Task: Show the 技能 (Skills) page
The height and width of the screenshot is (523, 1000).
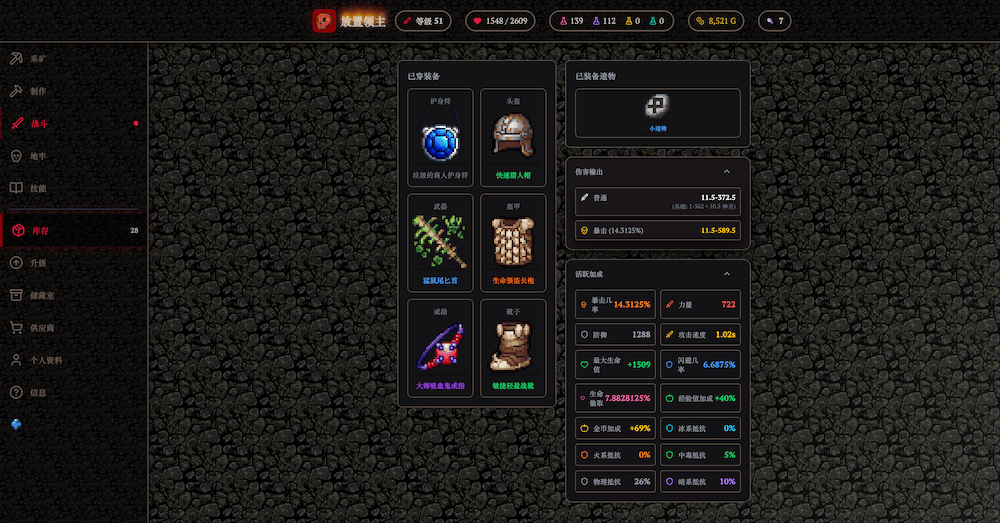Action: 38,188
